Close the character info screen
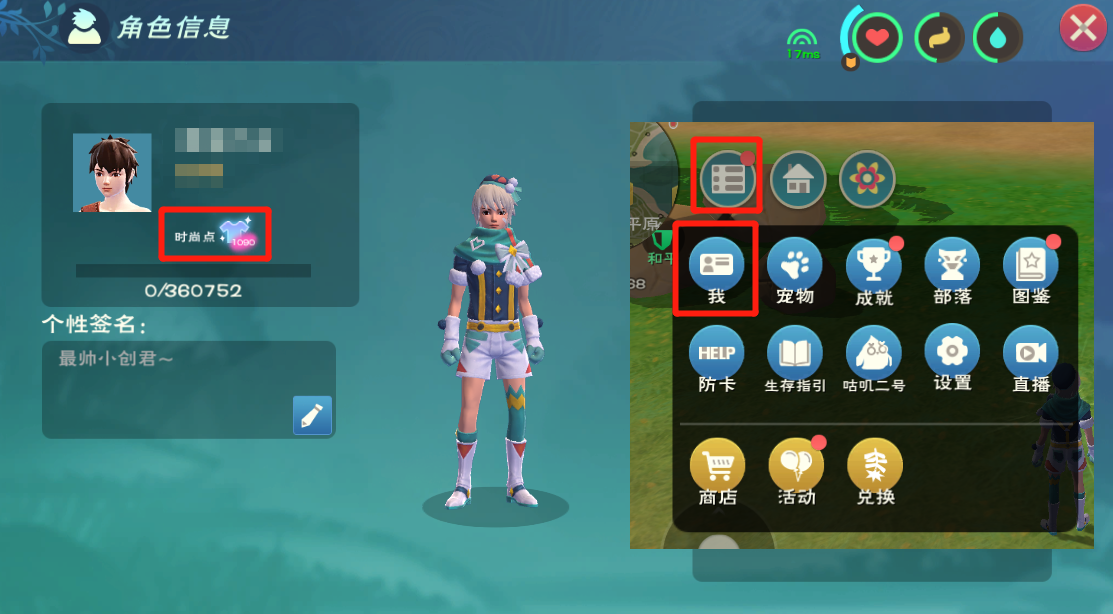 coord(1082,29)
